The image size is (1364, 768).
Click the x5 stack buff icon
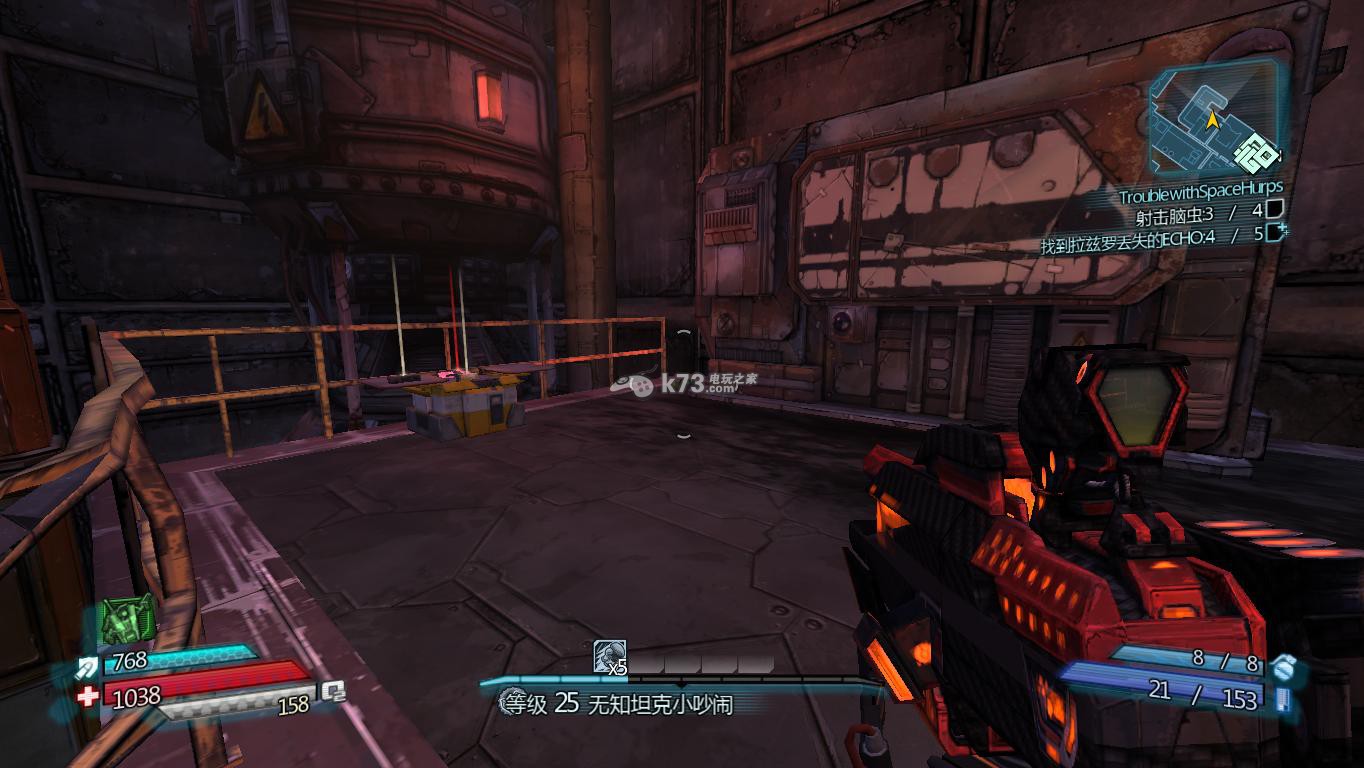click(x=610, y=656)
